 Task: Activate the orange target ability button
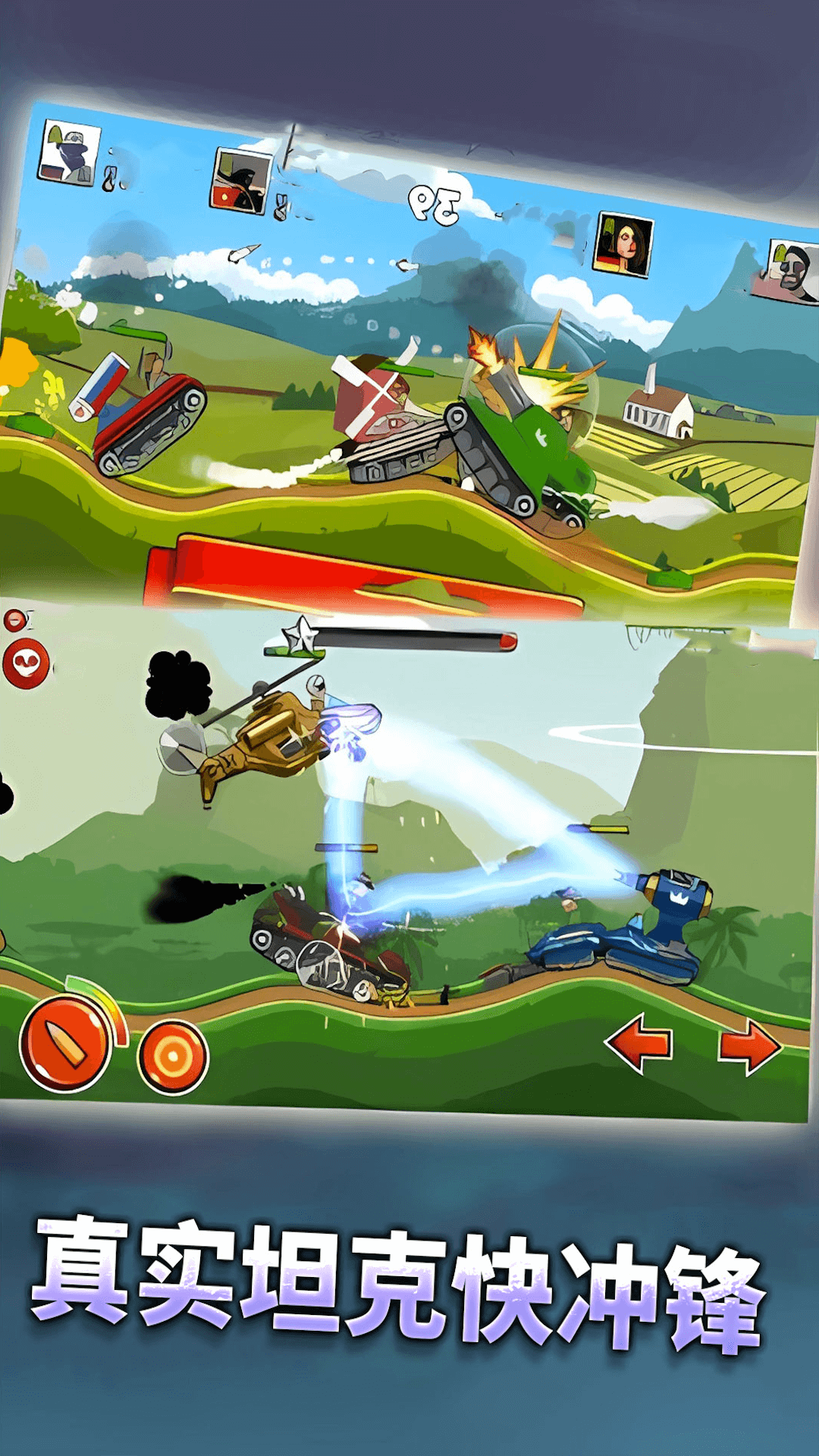[173, 1056]
